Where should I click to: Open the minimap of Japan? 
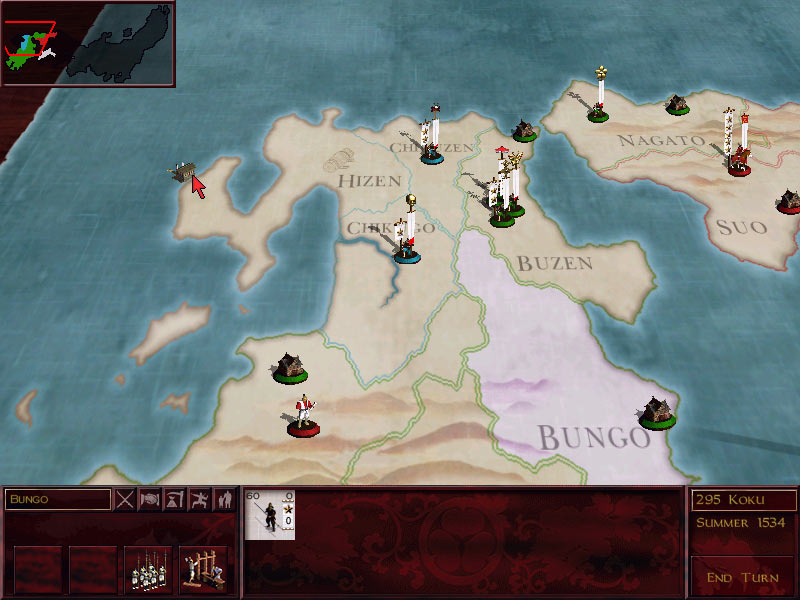click(88, 42)
